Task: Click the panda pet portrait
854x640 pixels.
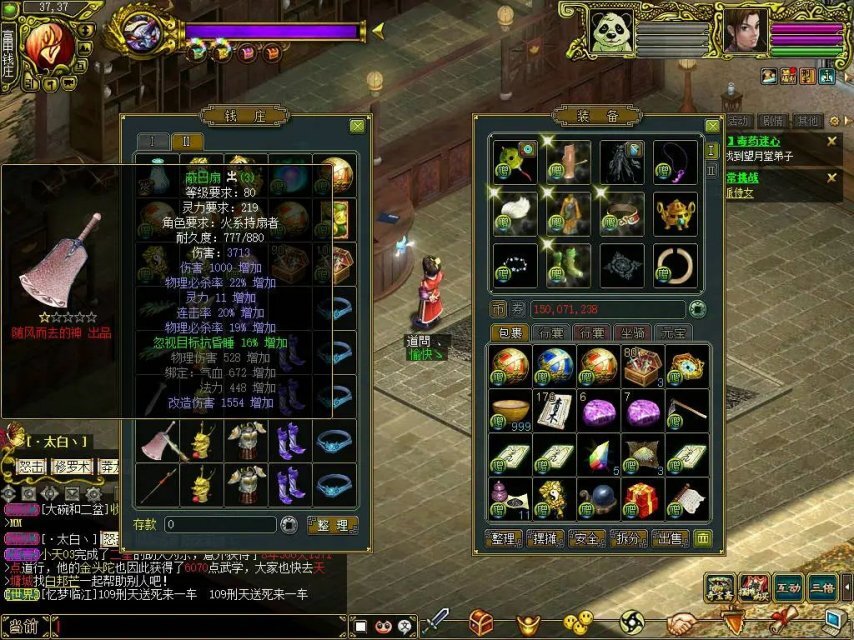Action: point(610,32)
